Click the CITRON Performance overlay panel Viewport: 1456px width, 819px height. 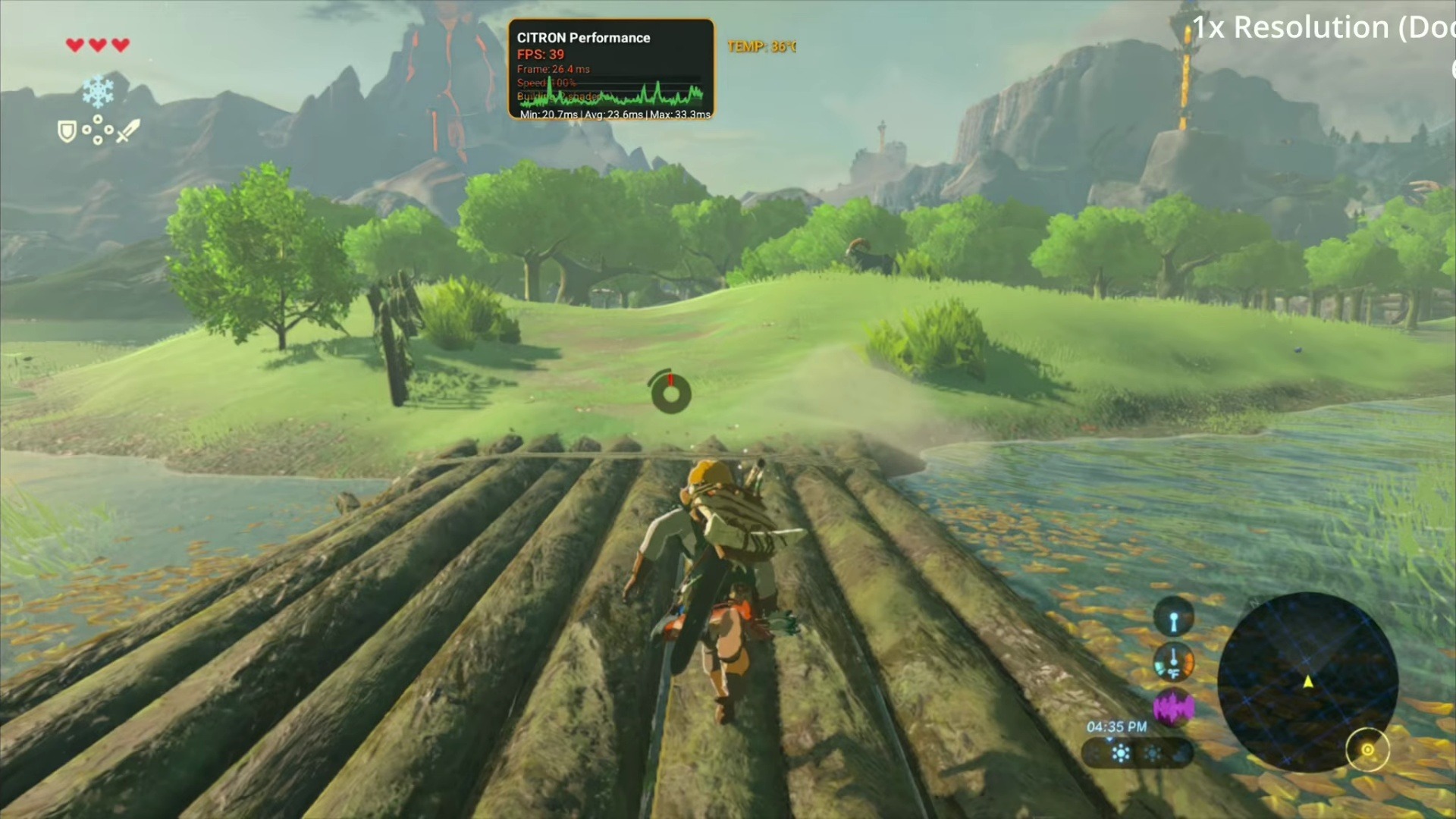[610, 70]
